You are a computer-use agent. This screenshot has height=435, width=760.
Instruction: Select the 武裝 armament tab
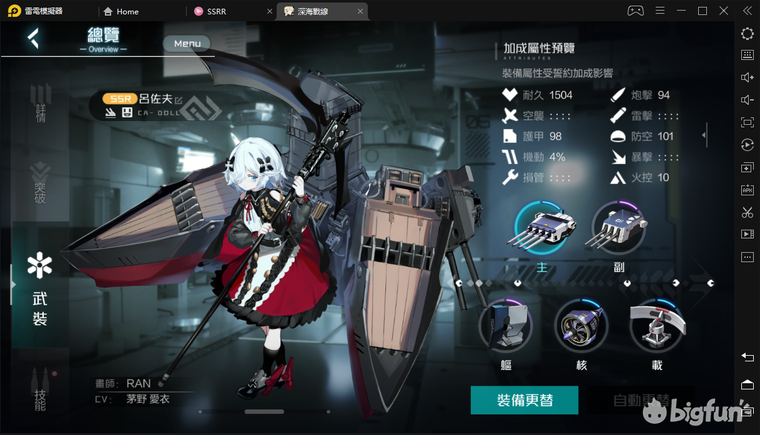(40, 289)
